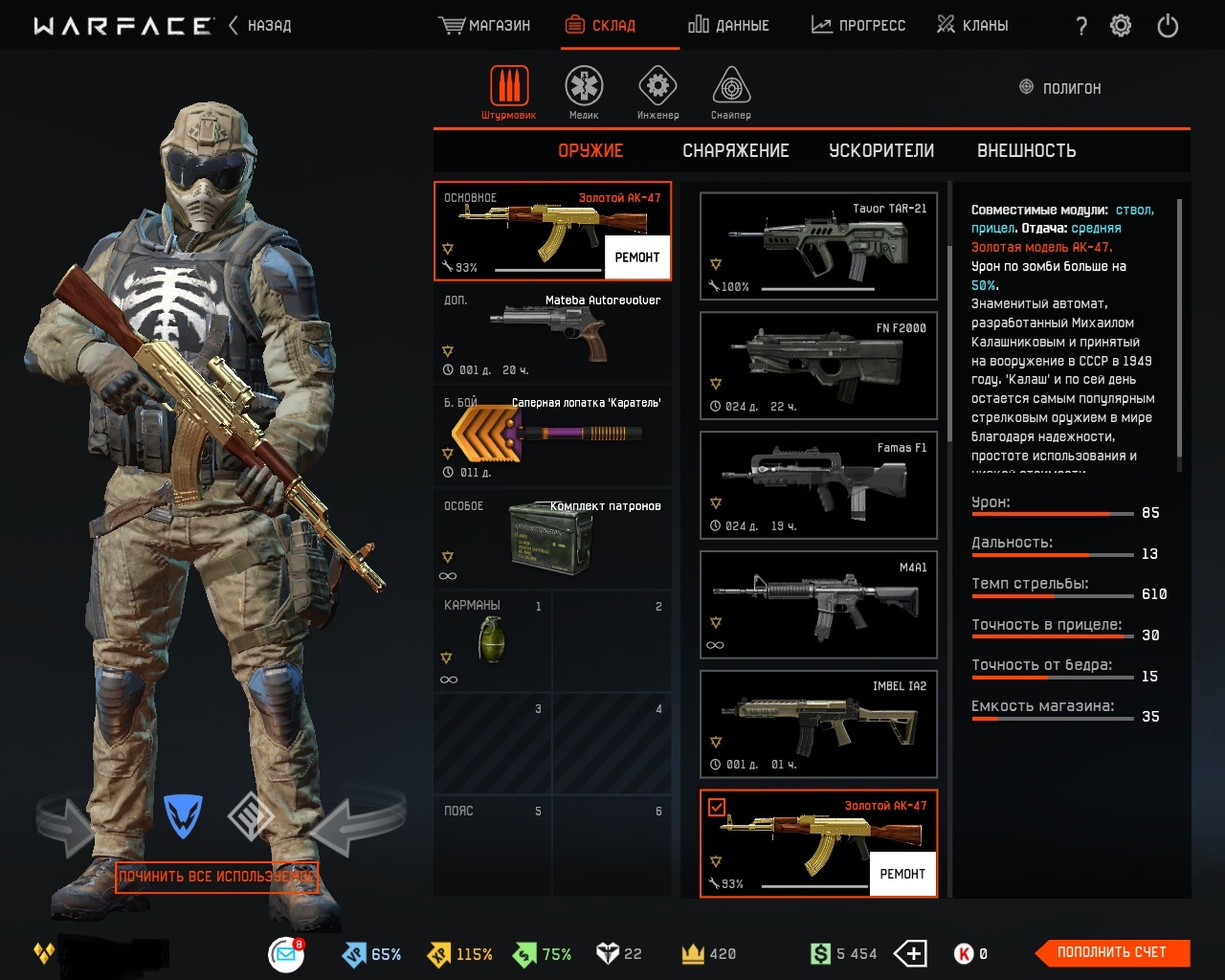
Task: Switch to the Снаряжение tab
Action: [x=735, y=151]
